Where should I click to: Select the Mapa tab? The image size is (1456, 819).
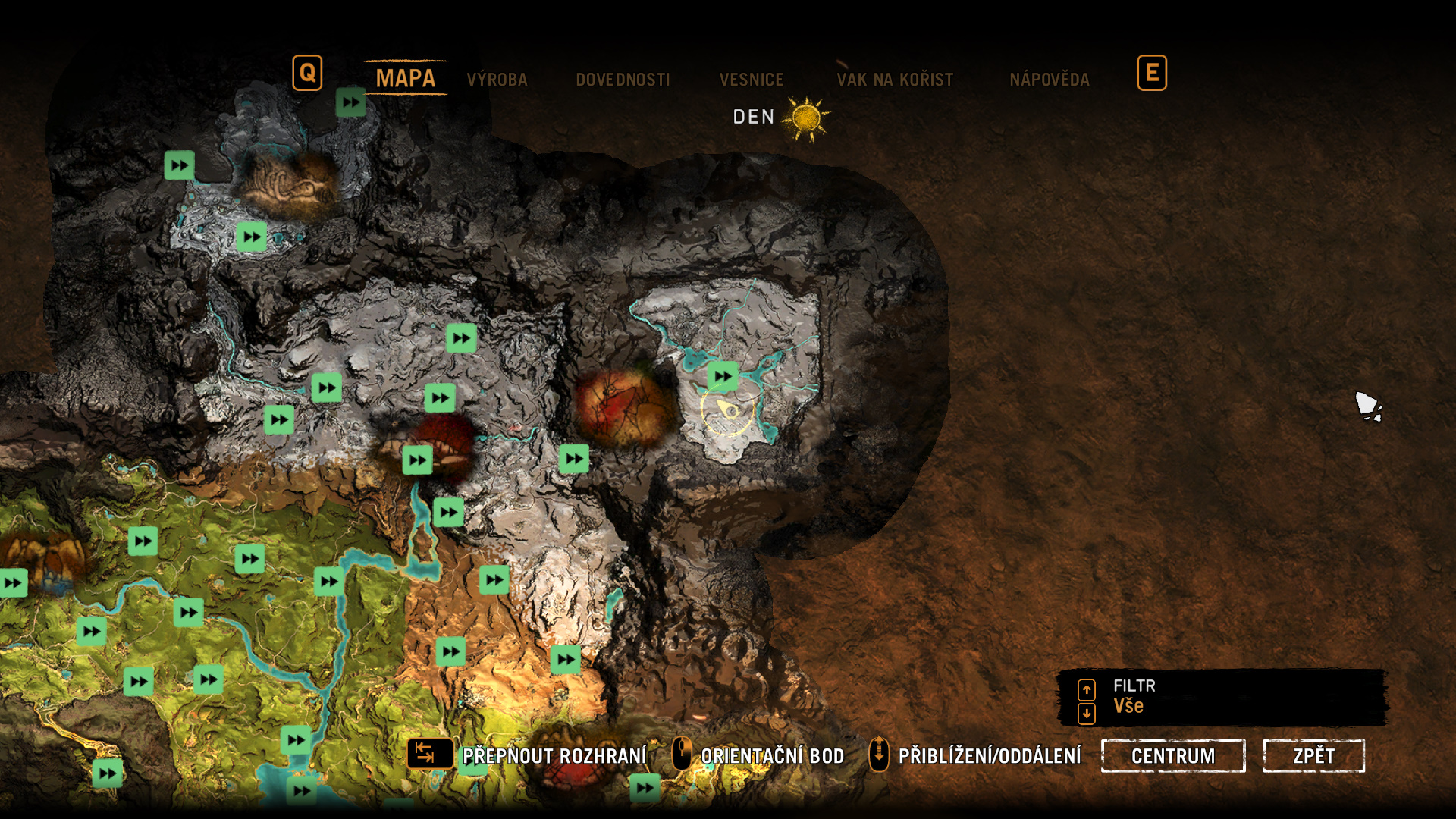coord(405,78)
